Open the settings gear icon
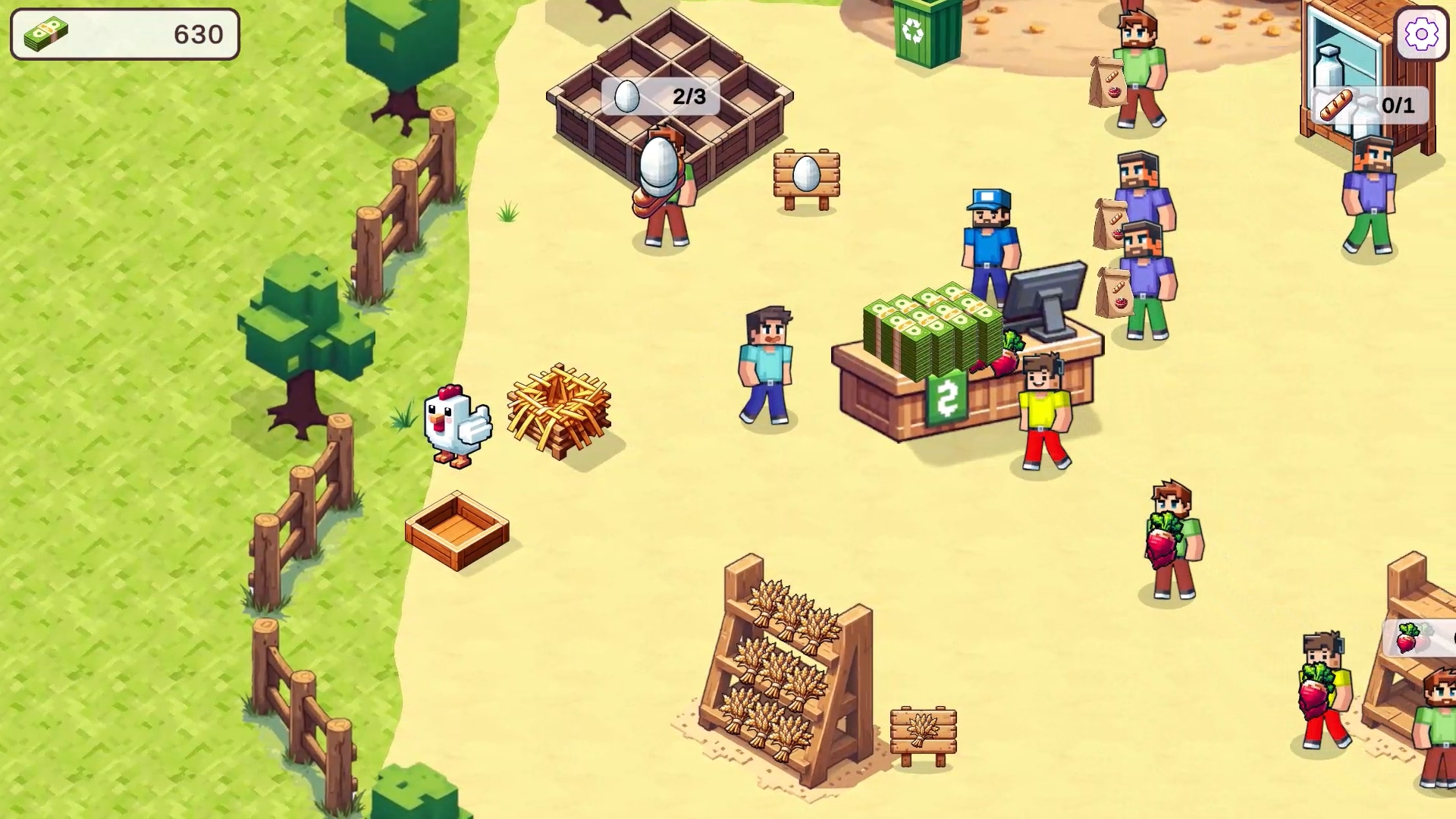The image size is (1456, 819). [x=1423, y=33]
